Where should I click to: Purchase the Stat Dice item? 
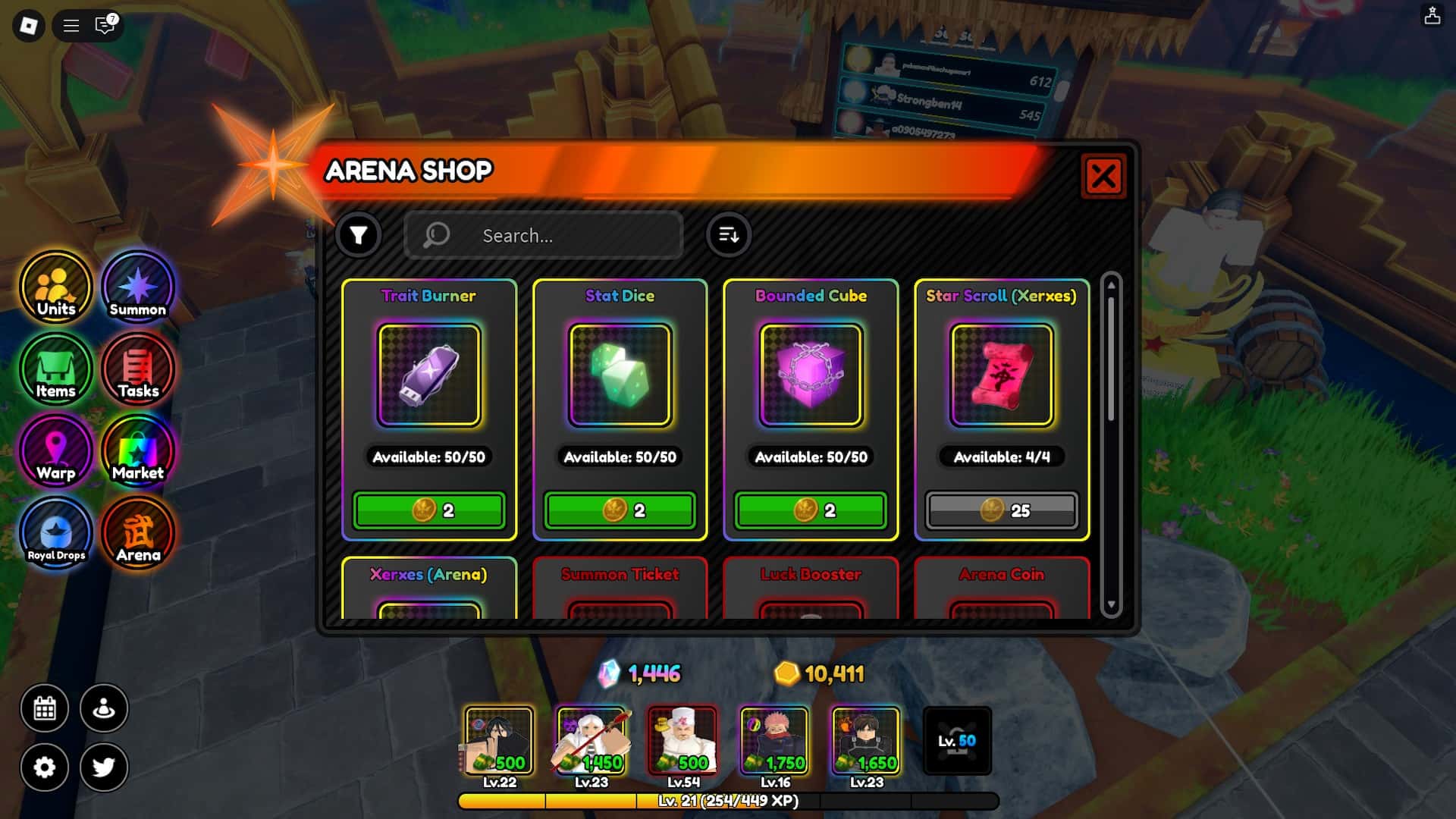pyautogui.click(x=620, y=510)
